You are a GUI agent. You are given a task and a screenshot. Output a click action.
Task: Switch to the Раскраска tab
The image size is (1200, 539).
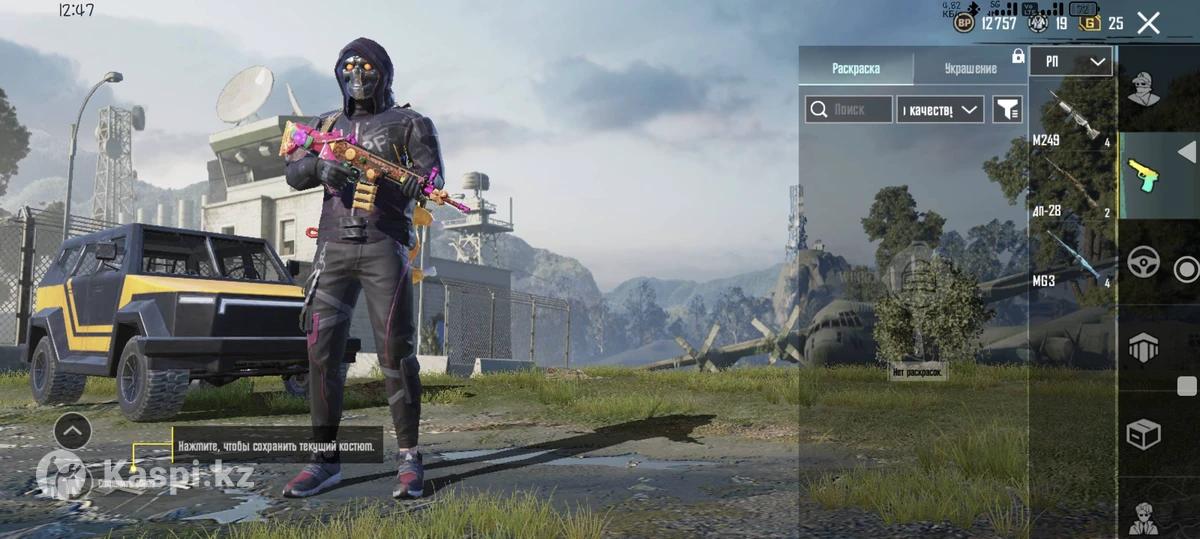(x=856, y=68)
